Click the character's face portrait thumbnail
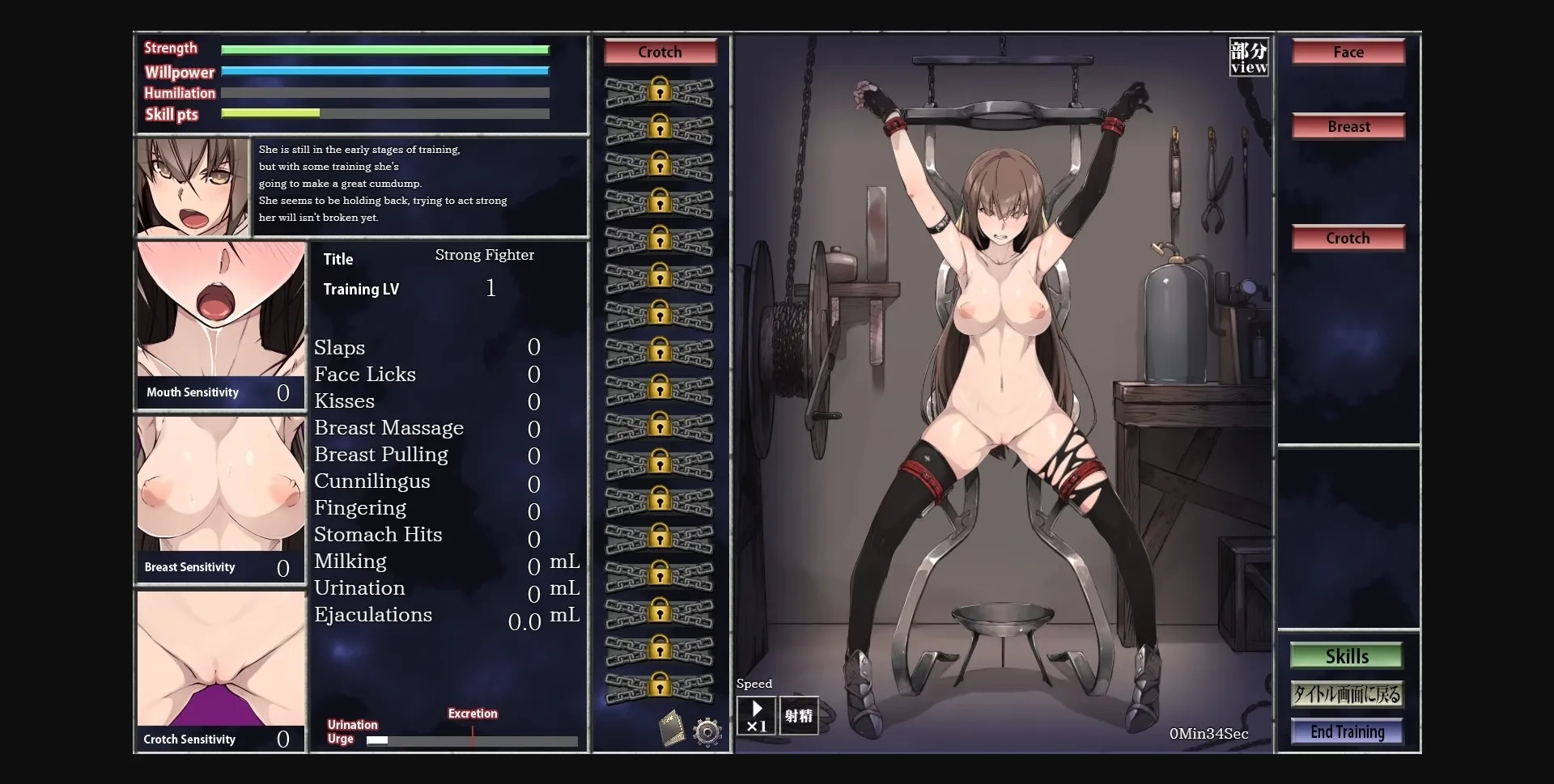The height and width of the screenshot is (784, 1554). 192,187
